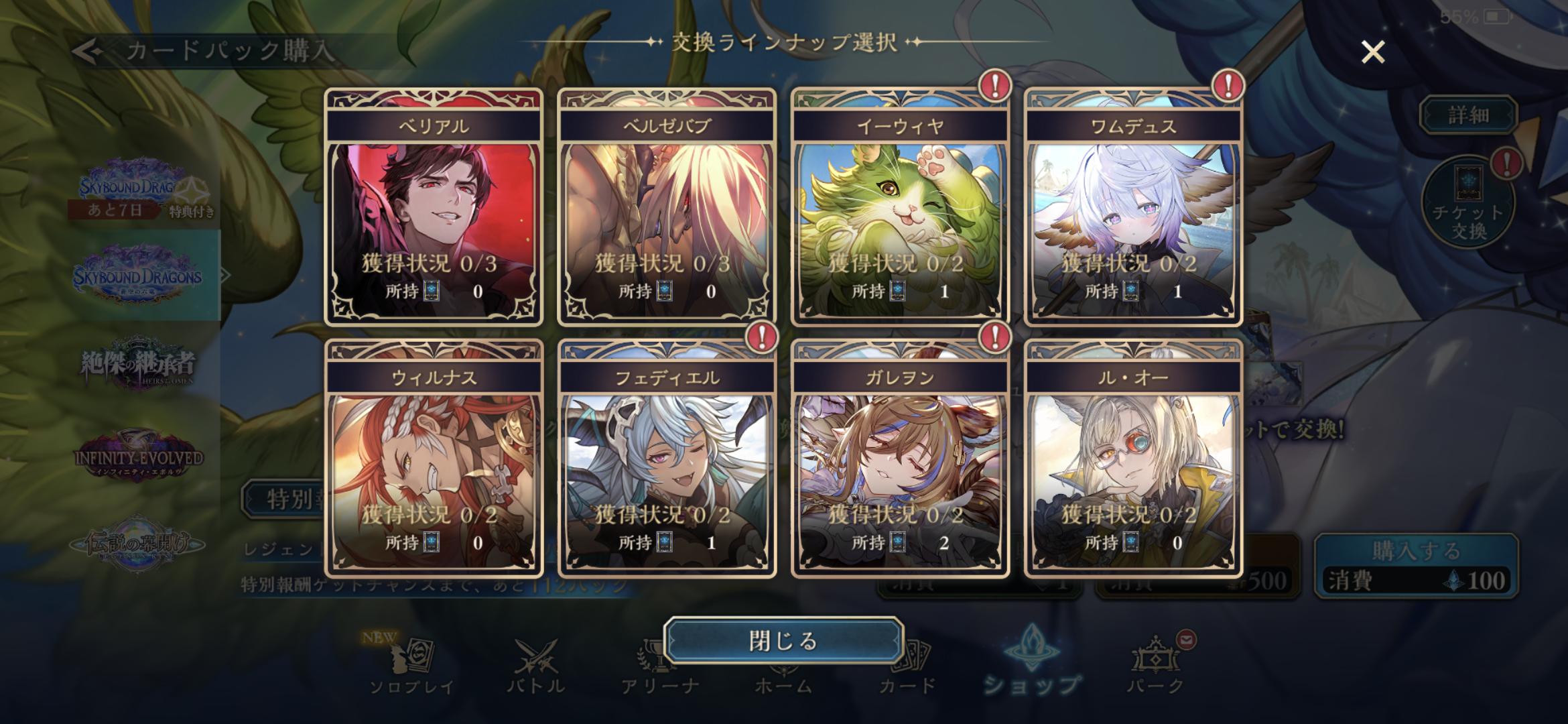Select the 伝説の幕開け card pack

(x=137, y=544)
